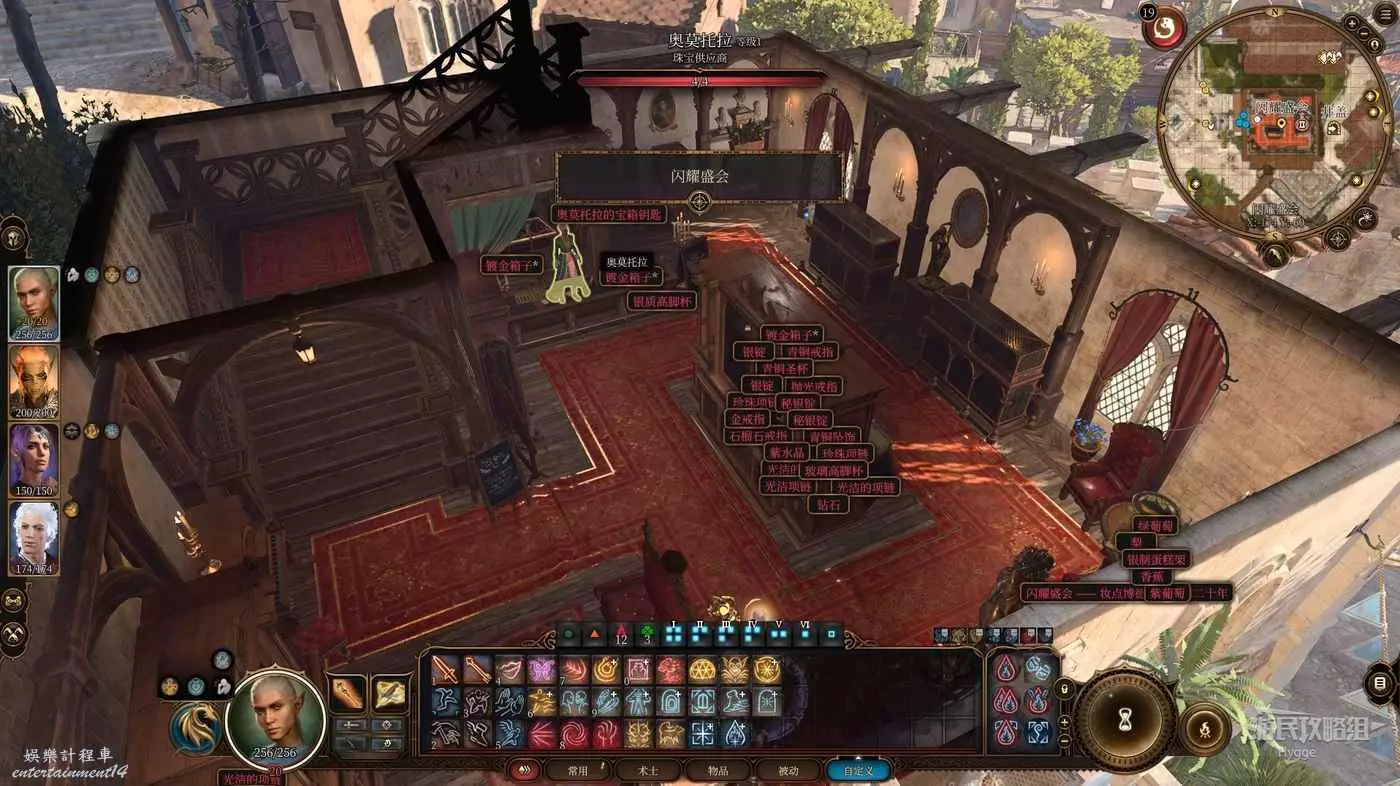1400x786 pixels.
Task: Switch to the 常用 hotbar tab
Action: click(577, 771)
